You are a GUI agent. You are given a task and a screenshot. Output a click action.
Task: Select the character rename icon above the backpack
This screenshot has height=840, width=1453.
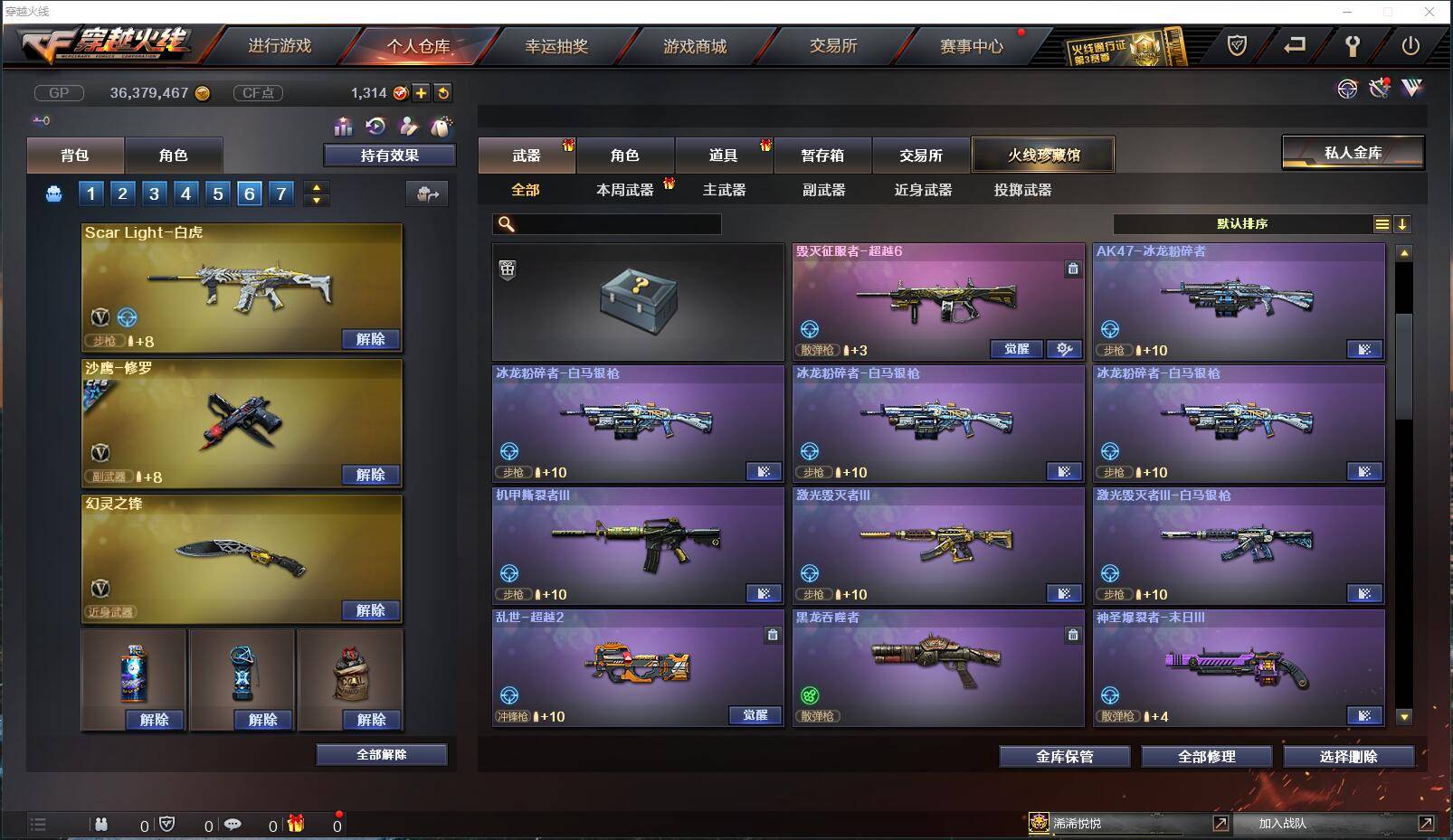coord(408,127)
